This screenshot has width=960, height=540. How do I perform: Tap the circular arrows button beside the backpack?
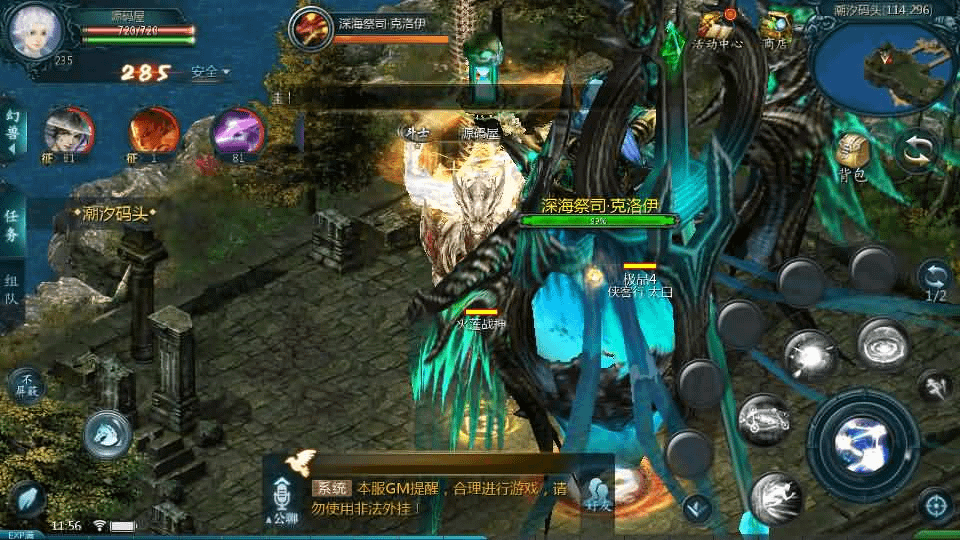click(x=917, y=151)
